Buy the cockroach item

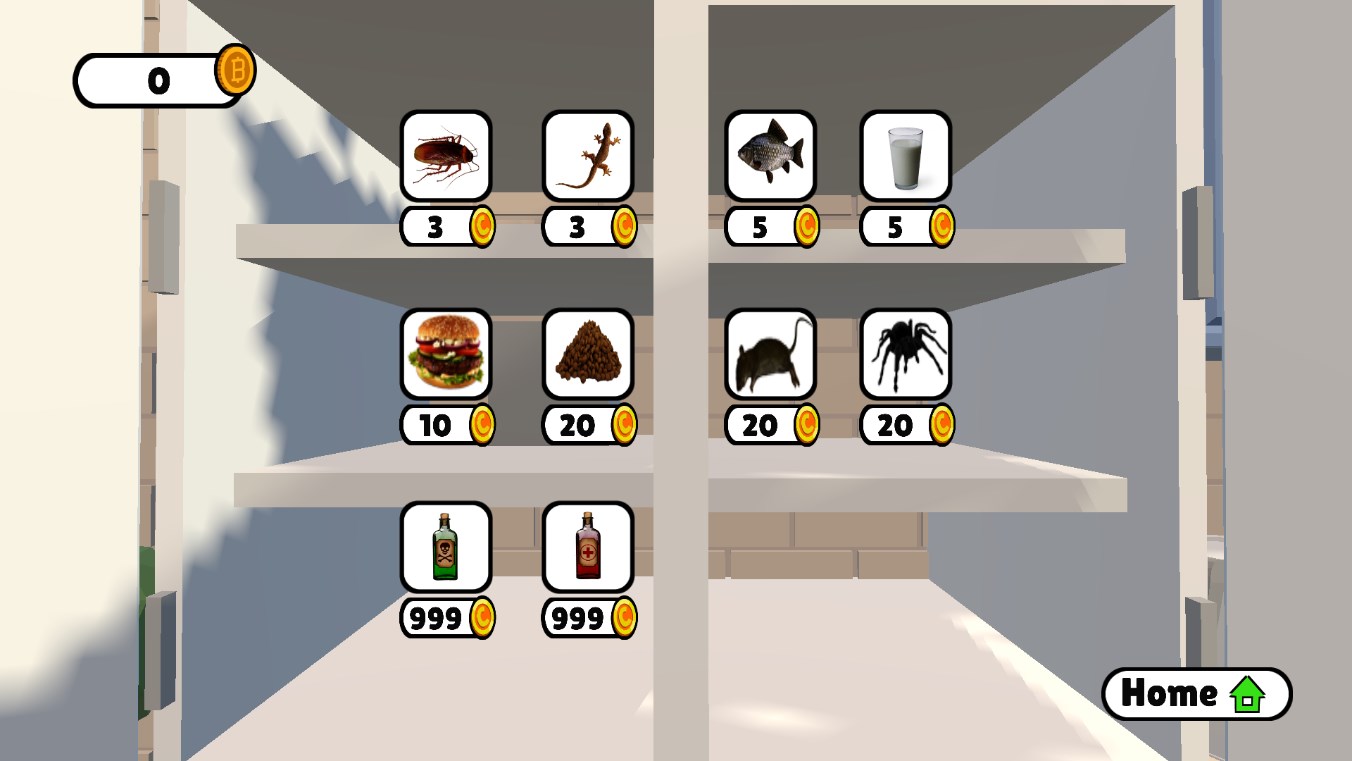click(x=446, y=156)
